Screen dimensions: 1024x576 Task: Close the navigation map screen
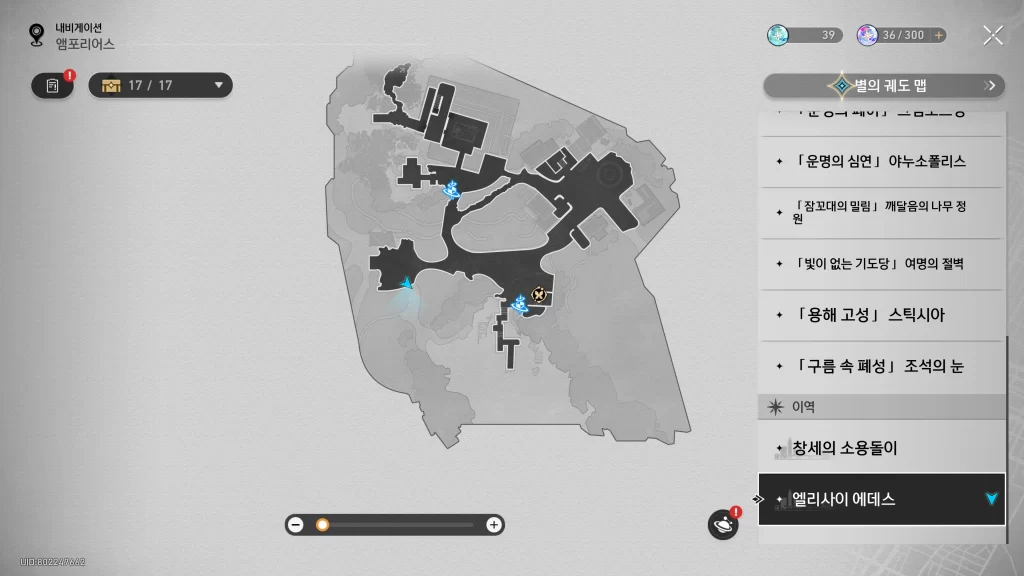[x=992, y=36]
